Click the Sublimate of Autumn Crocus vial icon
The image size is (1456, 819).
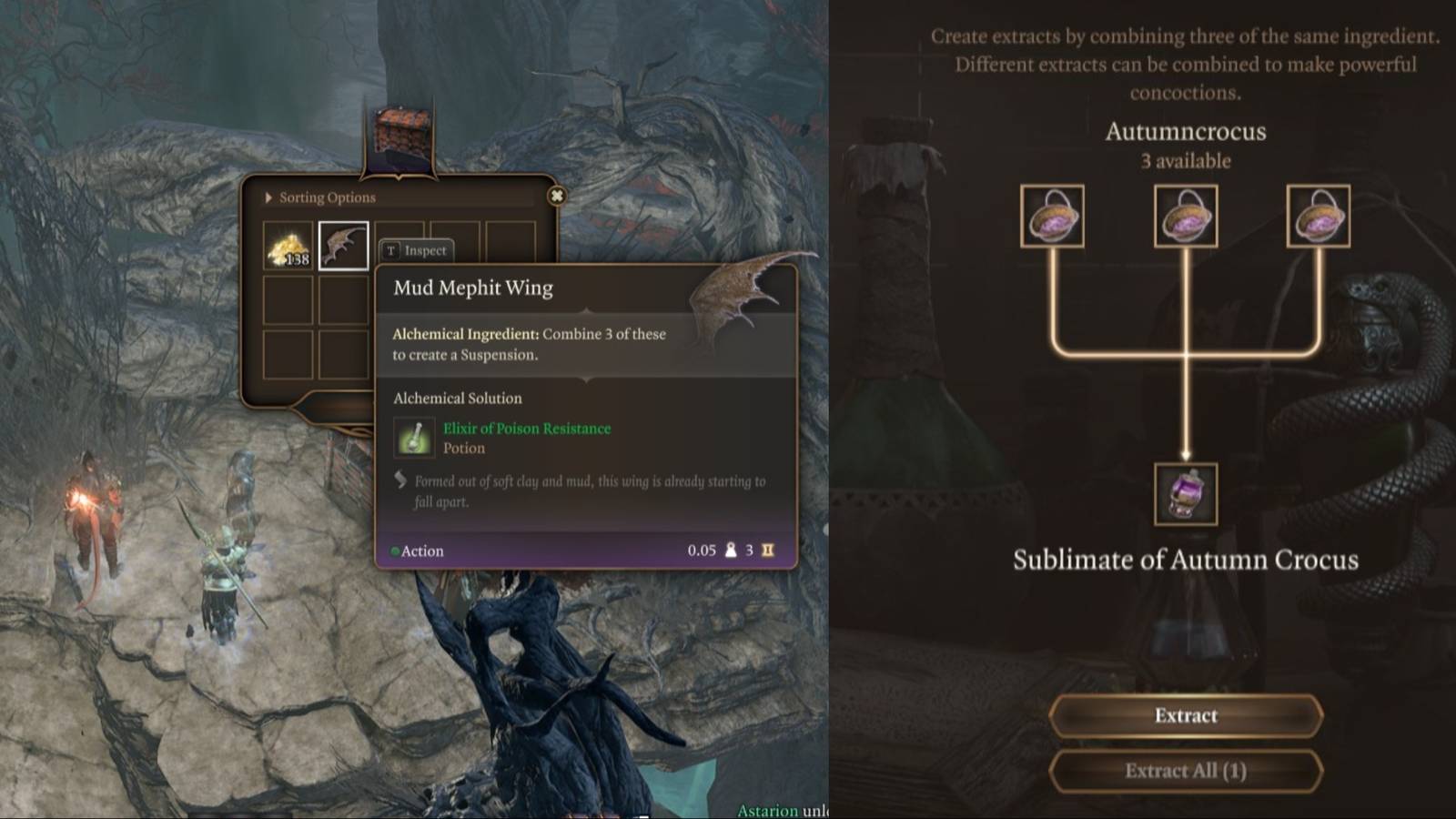point(1184,494)
